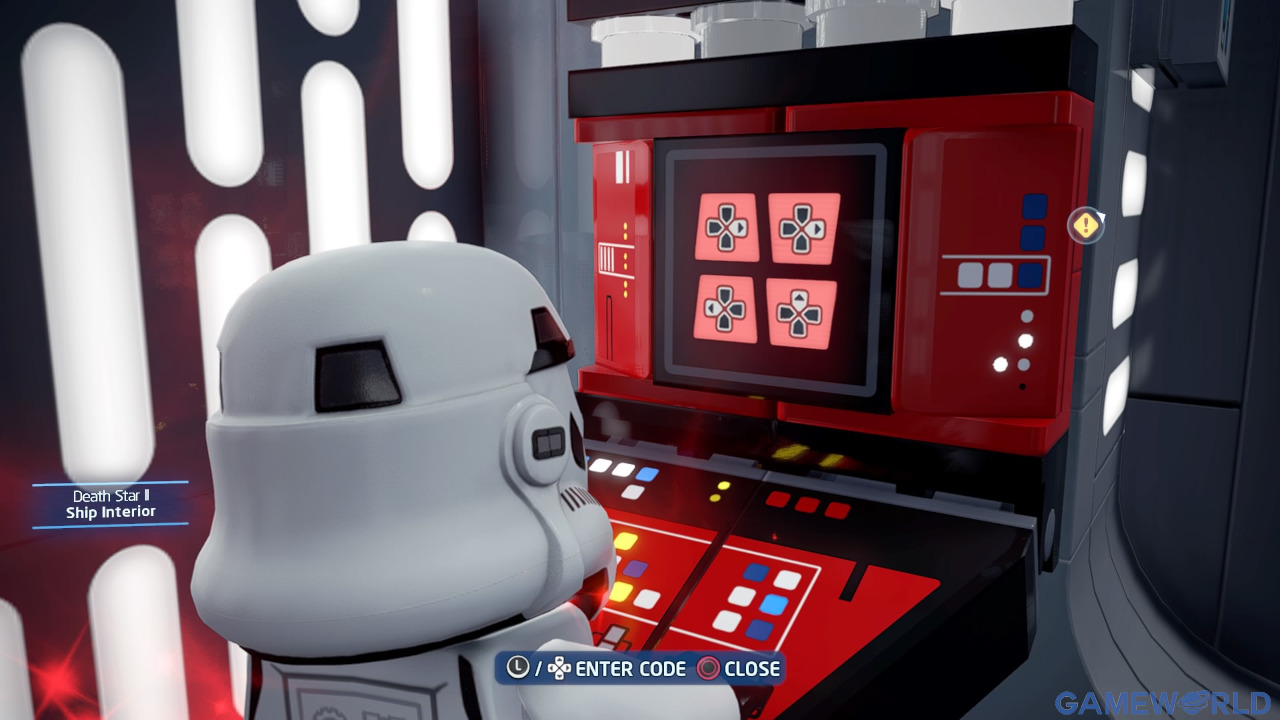The height and width of the screenshot is (720, 1280).
Task: Click the clock icon in the prompt bar
Action: pyautogui.click(x=516, y=668)
